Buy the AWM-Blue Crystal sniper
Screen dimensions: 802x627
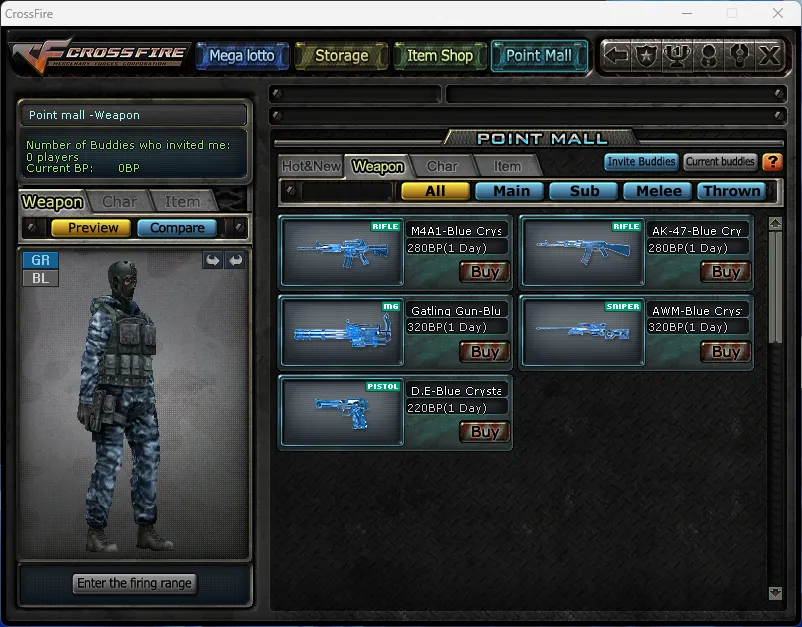point(725,351)
